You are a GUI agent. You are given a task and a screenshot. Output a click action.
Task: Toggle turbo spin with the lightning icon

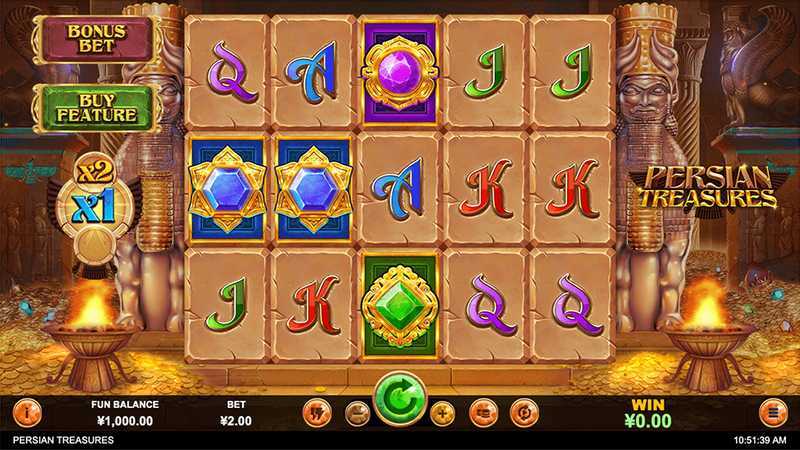click(x=316, y=411)
